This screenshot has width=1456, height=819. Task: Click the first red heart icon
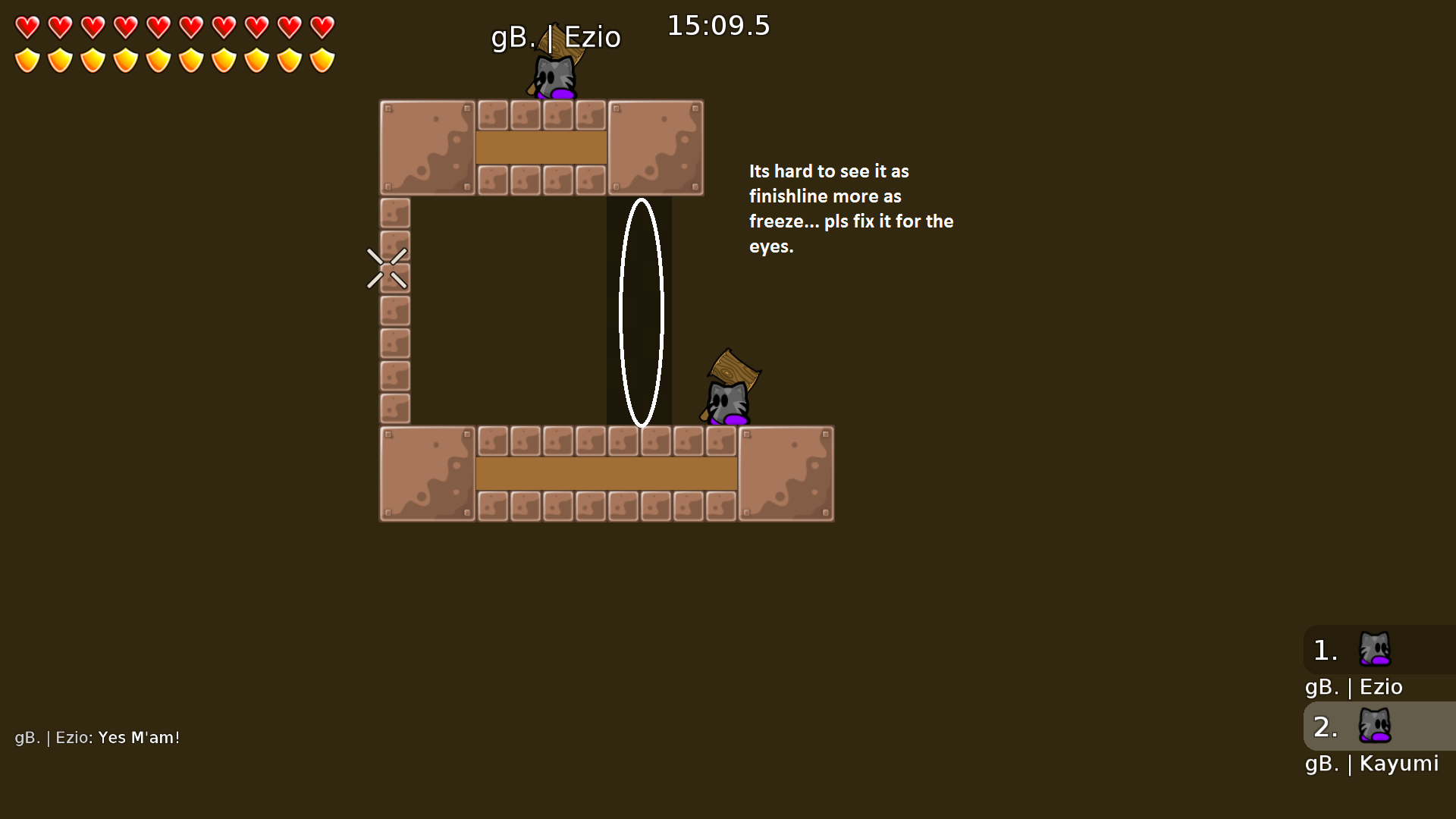(x=27, y=27)
